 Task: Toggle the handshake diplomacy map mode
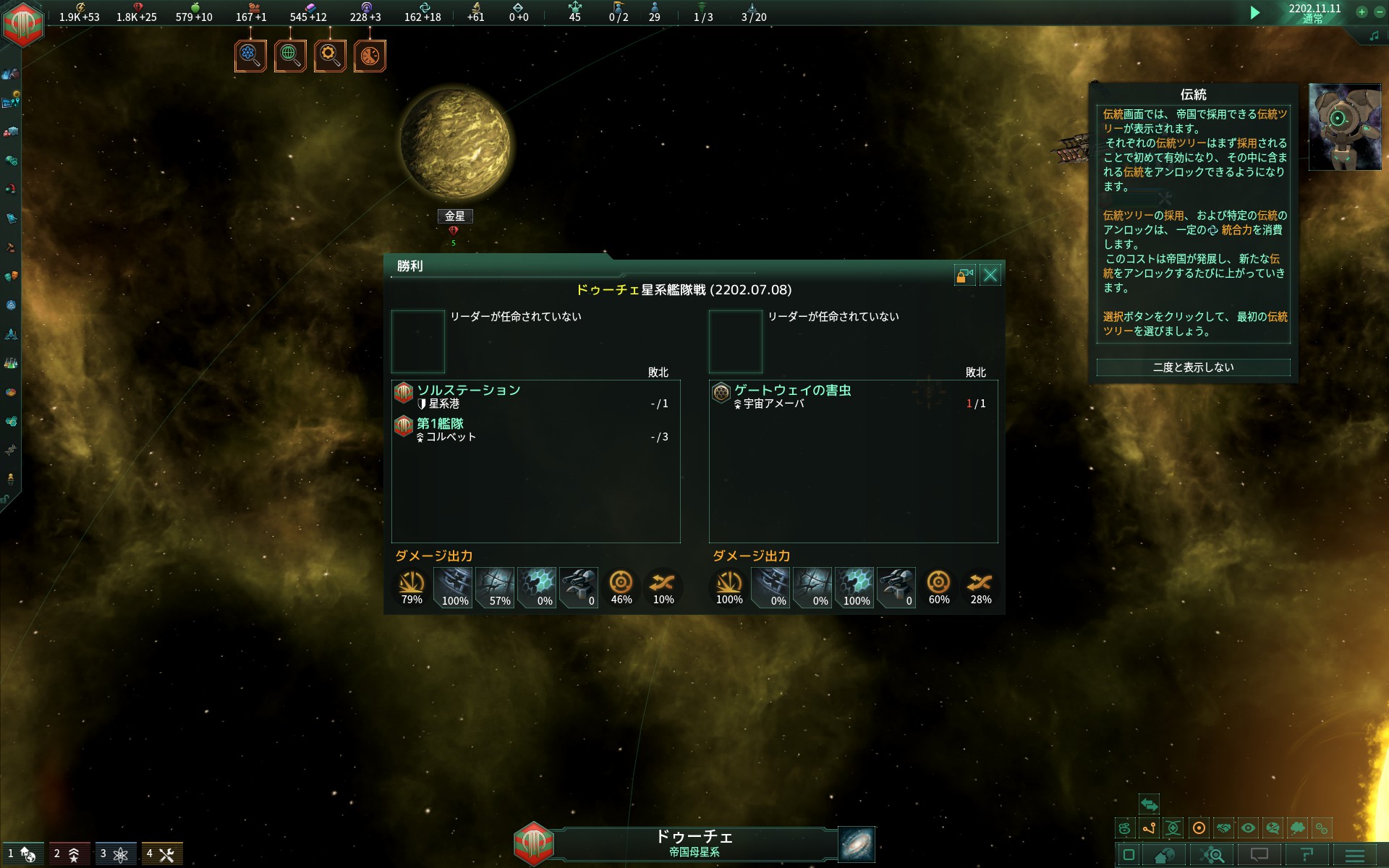[x=1223, y=828]
